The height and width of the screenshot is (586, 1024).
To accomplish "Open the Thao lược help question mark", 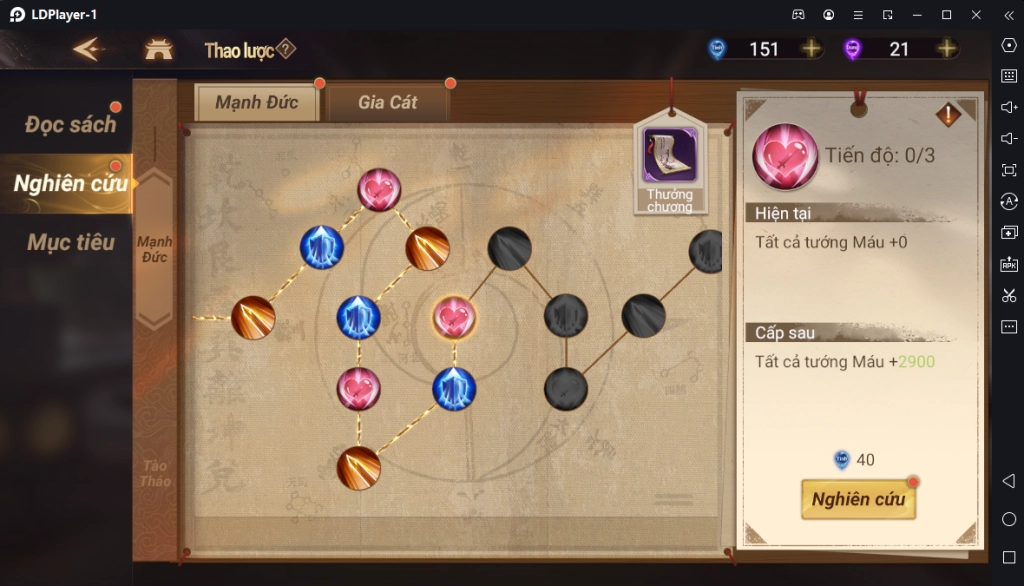I will pos(286,49).
